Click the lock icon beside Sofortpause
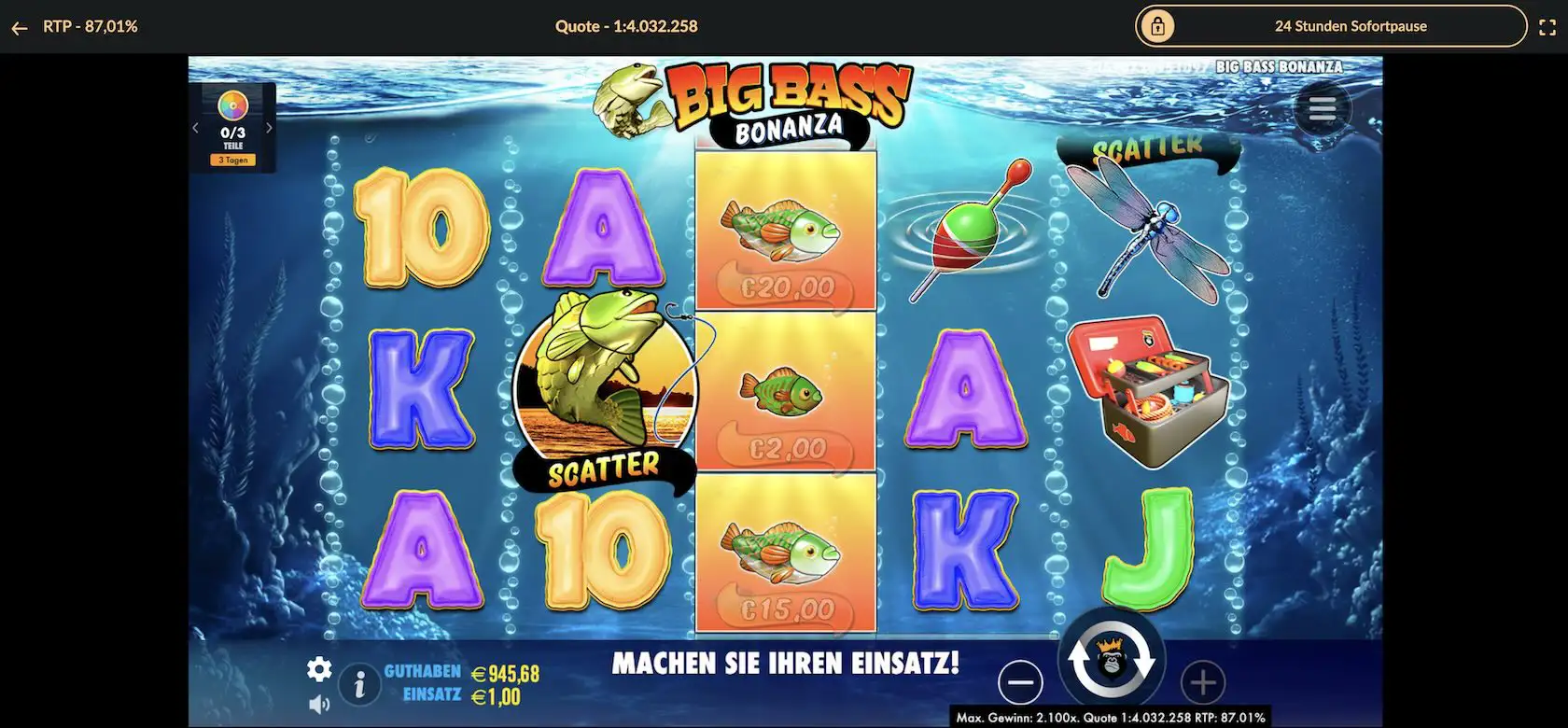Image resolution: width=1568 pixels, height=728 pixels. [1160, 26]
